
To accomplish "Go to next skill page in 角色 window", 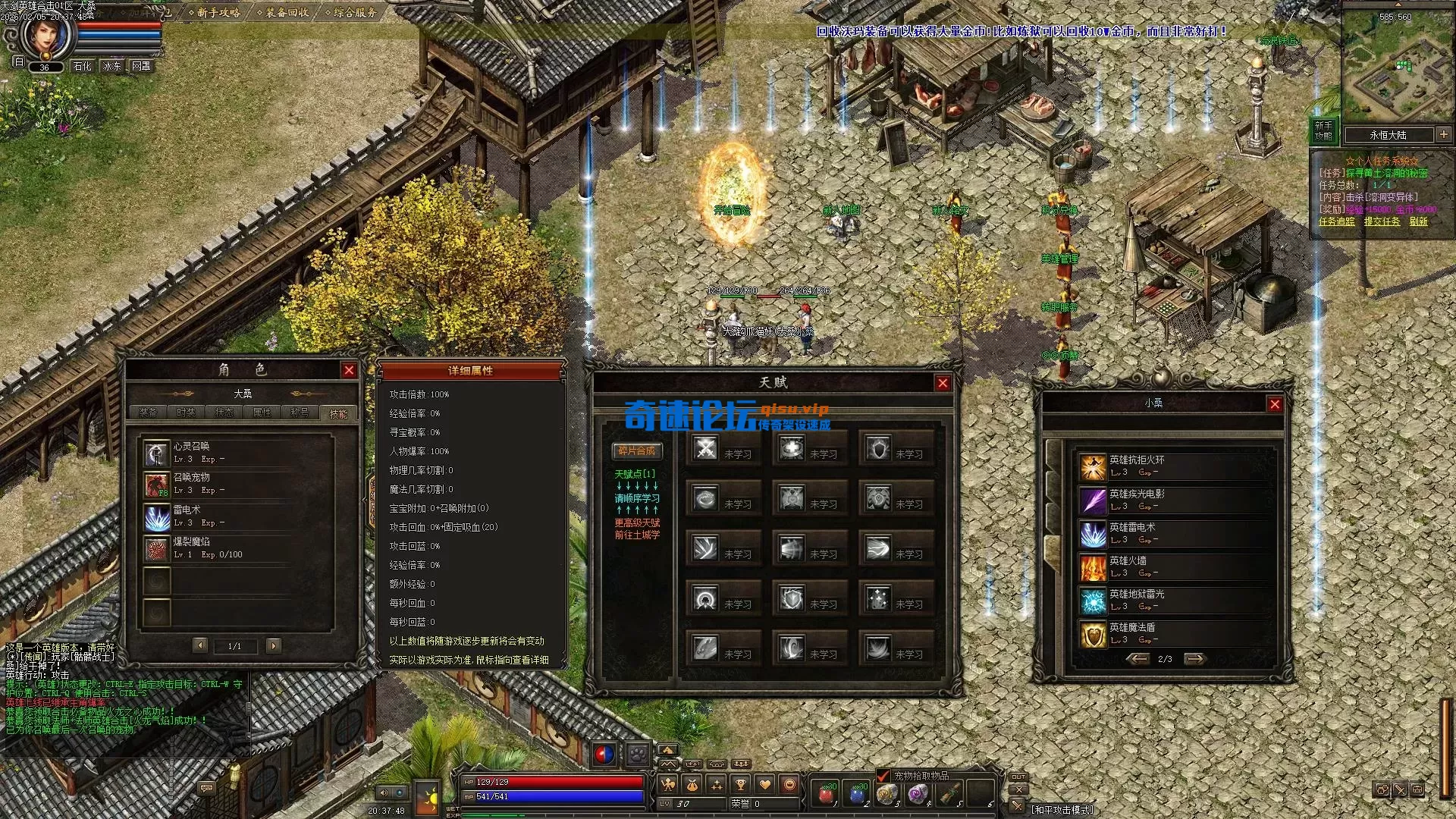I will [x=274, y=645].
